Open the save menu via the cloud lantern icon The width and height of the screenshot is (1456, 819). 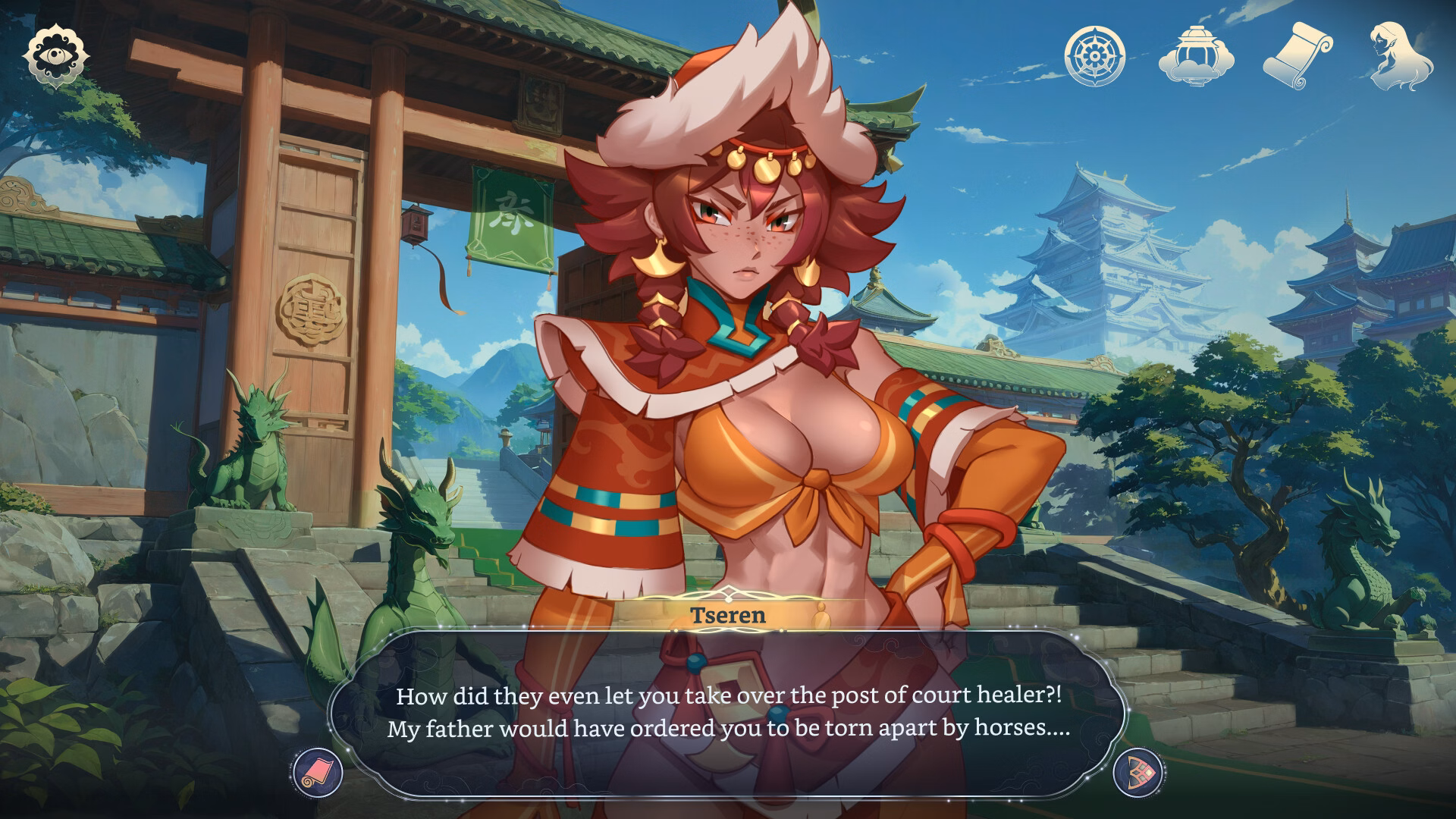tap(1196, 54)
